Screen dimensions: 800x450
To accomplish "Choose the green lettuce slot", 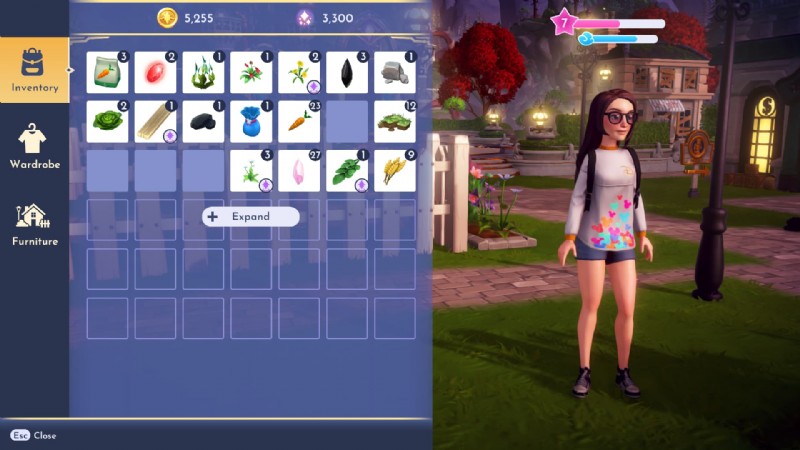I will 107,121.
